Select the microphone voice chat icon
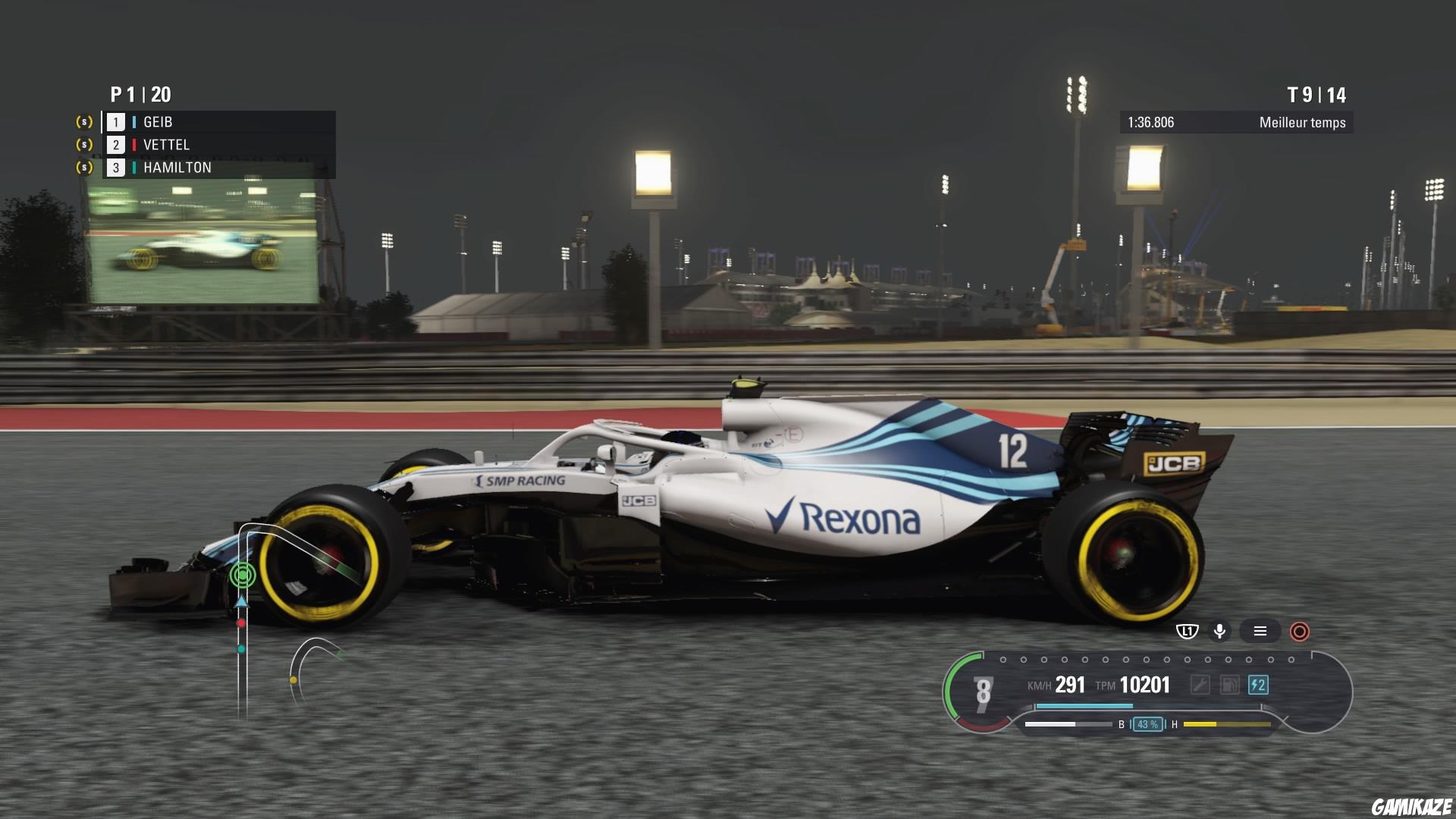Image resolution: width=1456 pixels, height=819 pixels. click(x=1220, y=631)
